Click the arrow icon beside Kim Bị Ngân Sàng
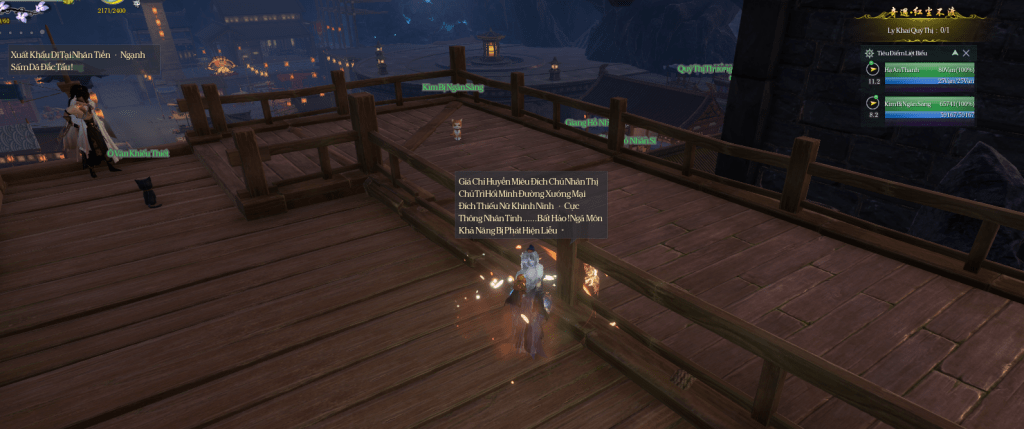Screen dimensions: 1024x429 (x=873, y=102)
